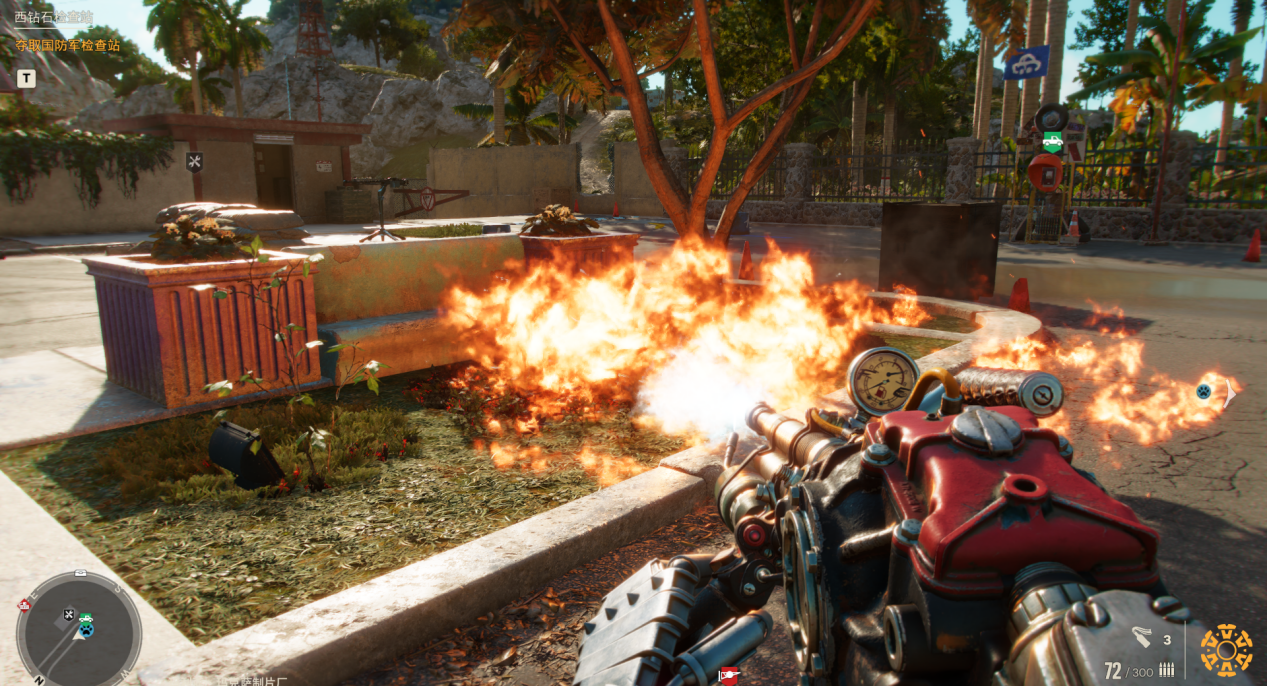Select the molotov throwable icon
The width and height of the screenshot is (1267, 686).
coord(1142,637)
